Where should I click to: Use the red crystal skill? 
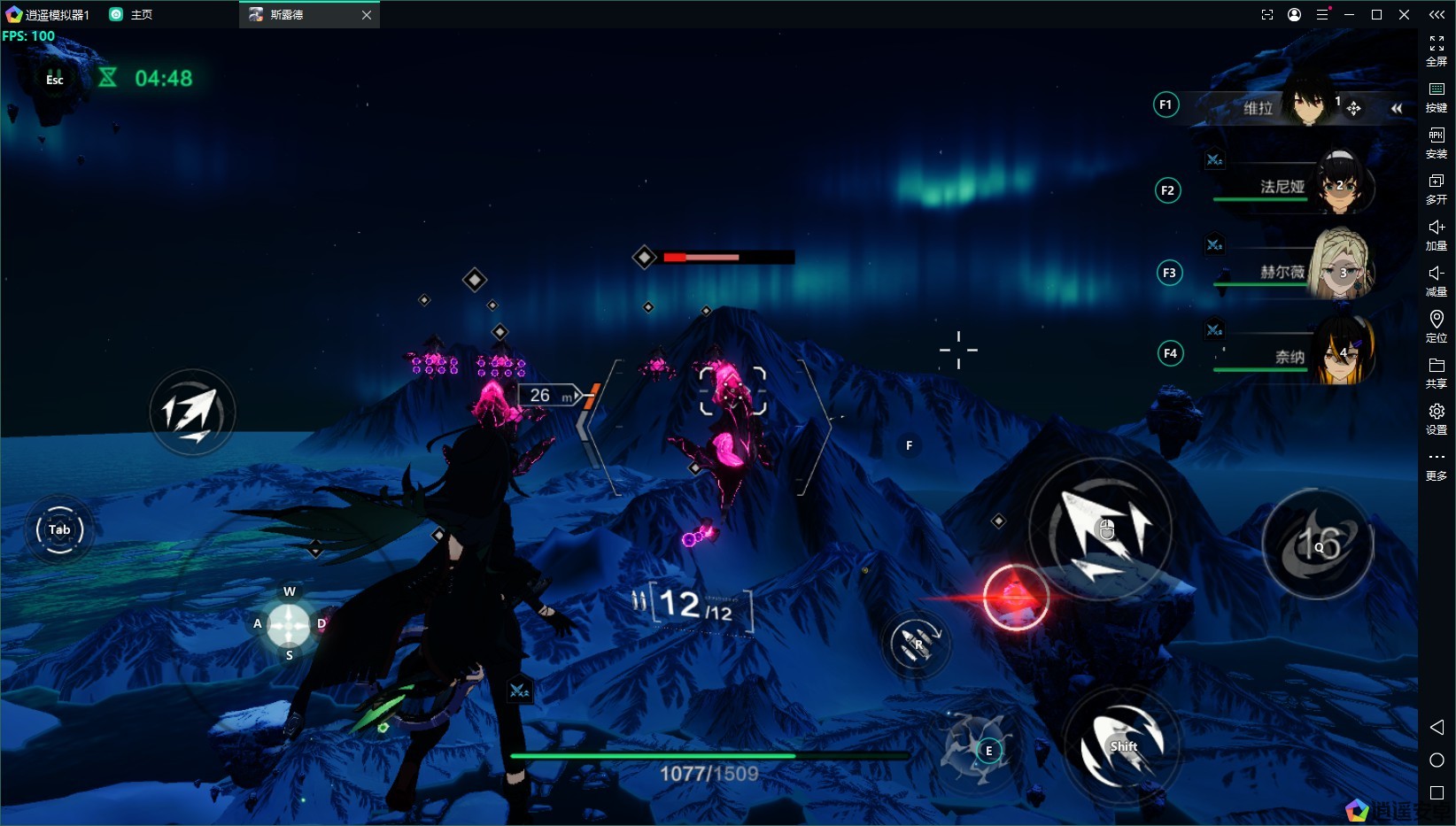pos(1015,597)
